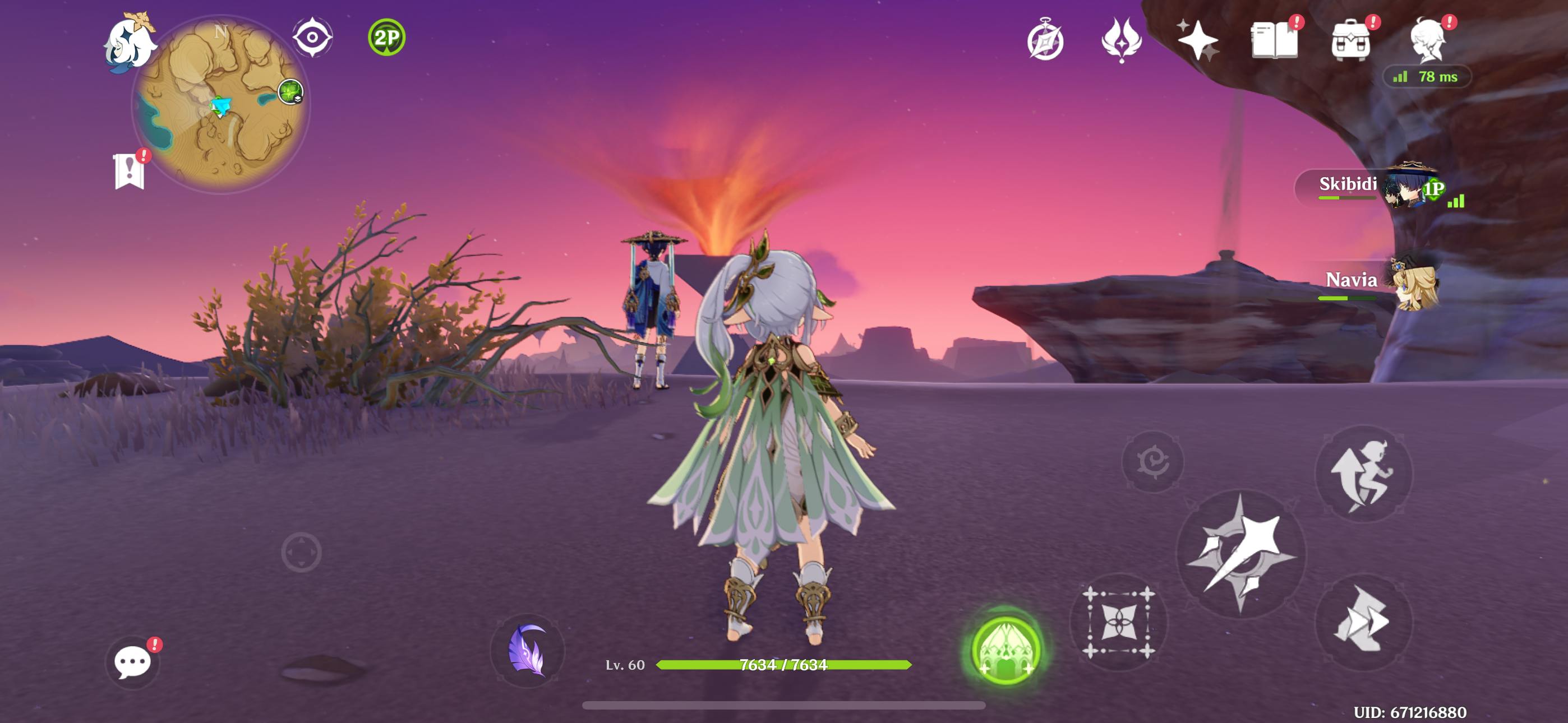Screen dimensions: 1568x723
Task: Select co-op player Skibidi
Action: point(1376,186)
